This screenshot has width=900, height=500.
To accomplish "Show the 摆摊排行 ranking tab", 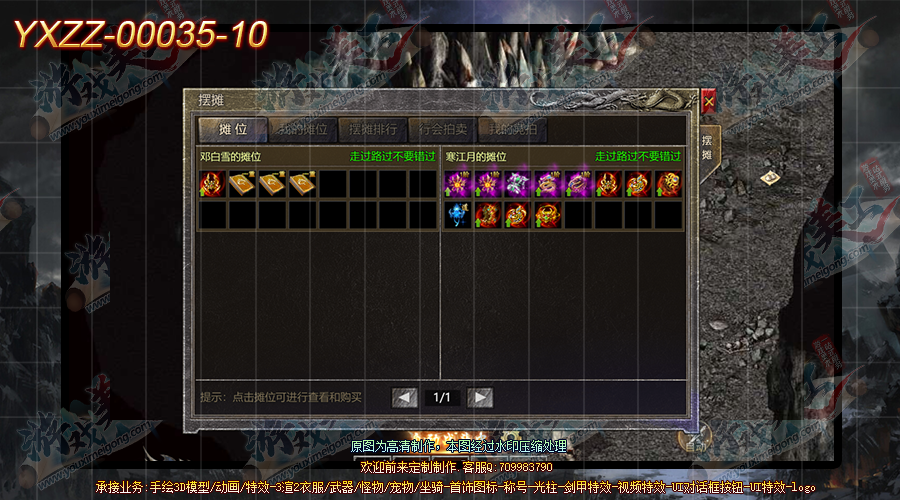I will tap(372, 130).
